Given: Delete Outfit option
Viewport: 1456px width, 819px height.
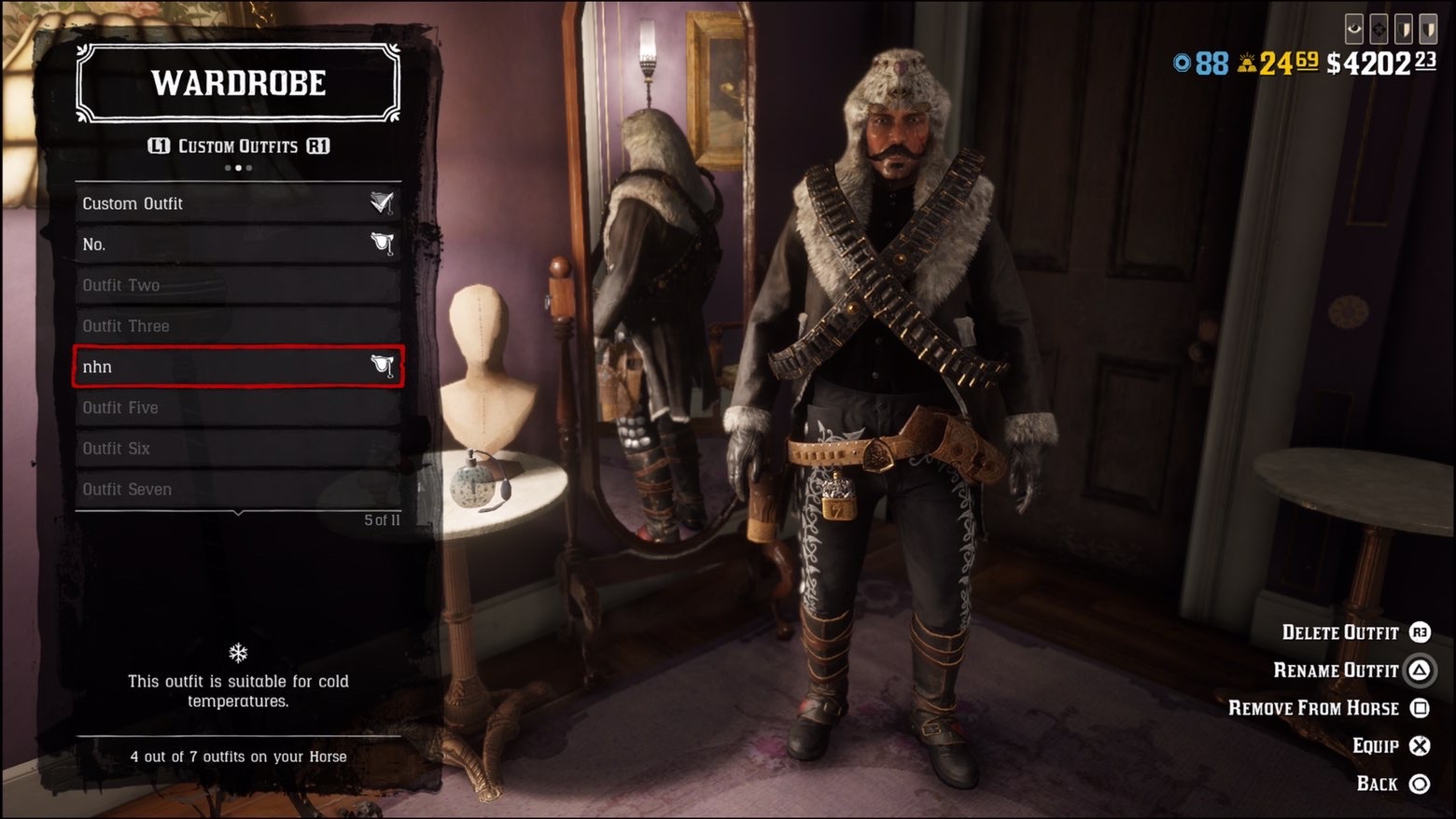Looking at the screenshot, I should click(1354, 632).
